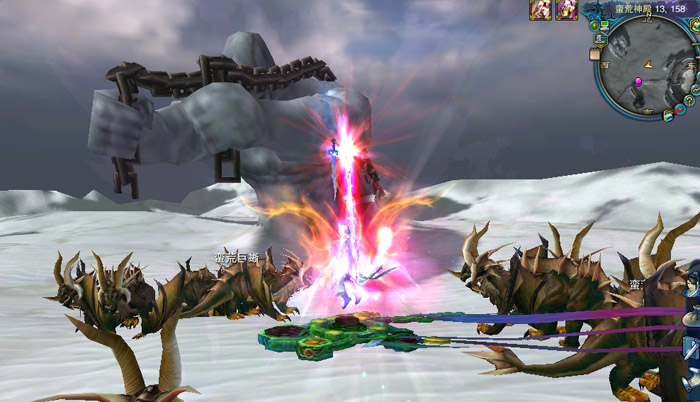
Task: Click the blue folder icon under minimap
Action: (667, 116)
